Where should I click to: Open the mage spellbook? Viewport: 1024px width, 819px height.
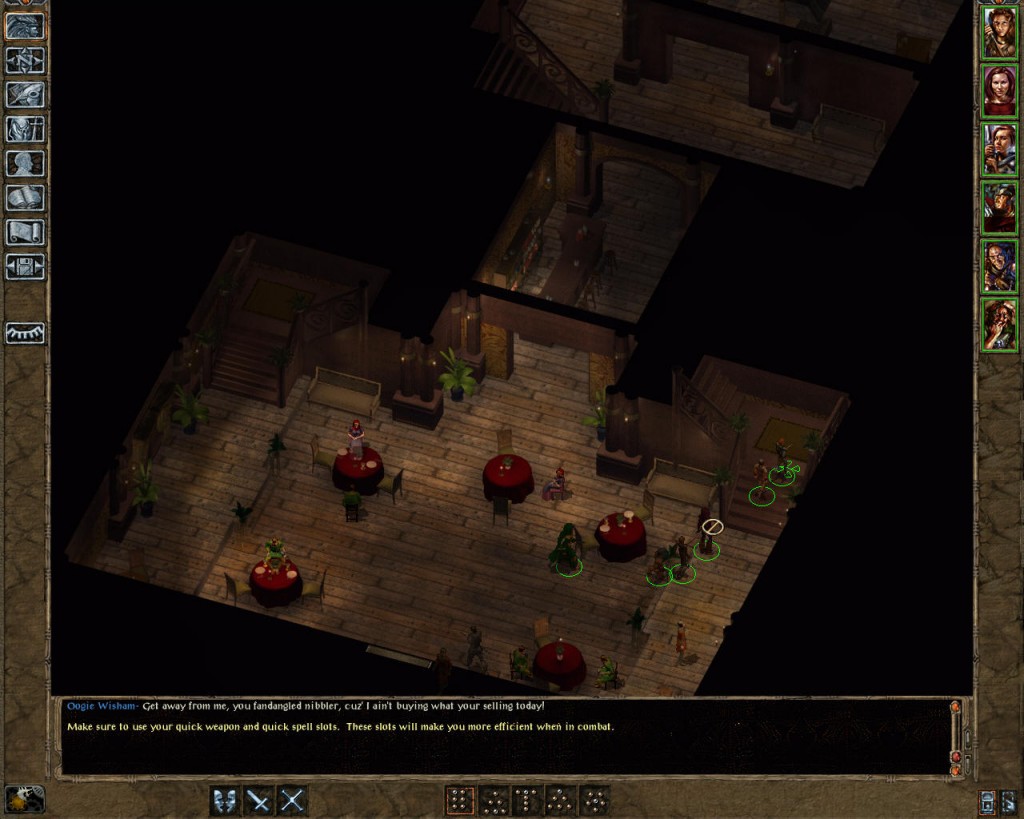pos(25,197)
